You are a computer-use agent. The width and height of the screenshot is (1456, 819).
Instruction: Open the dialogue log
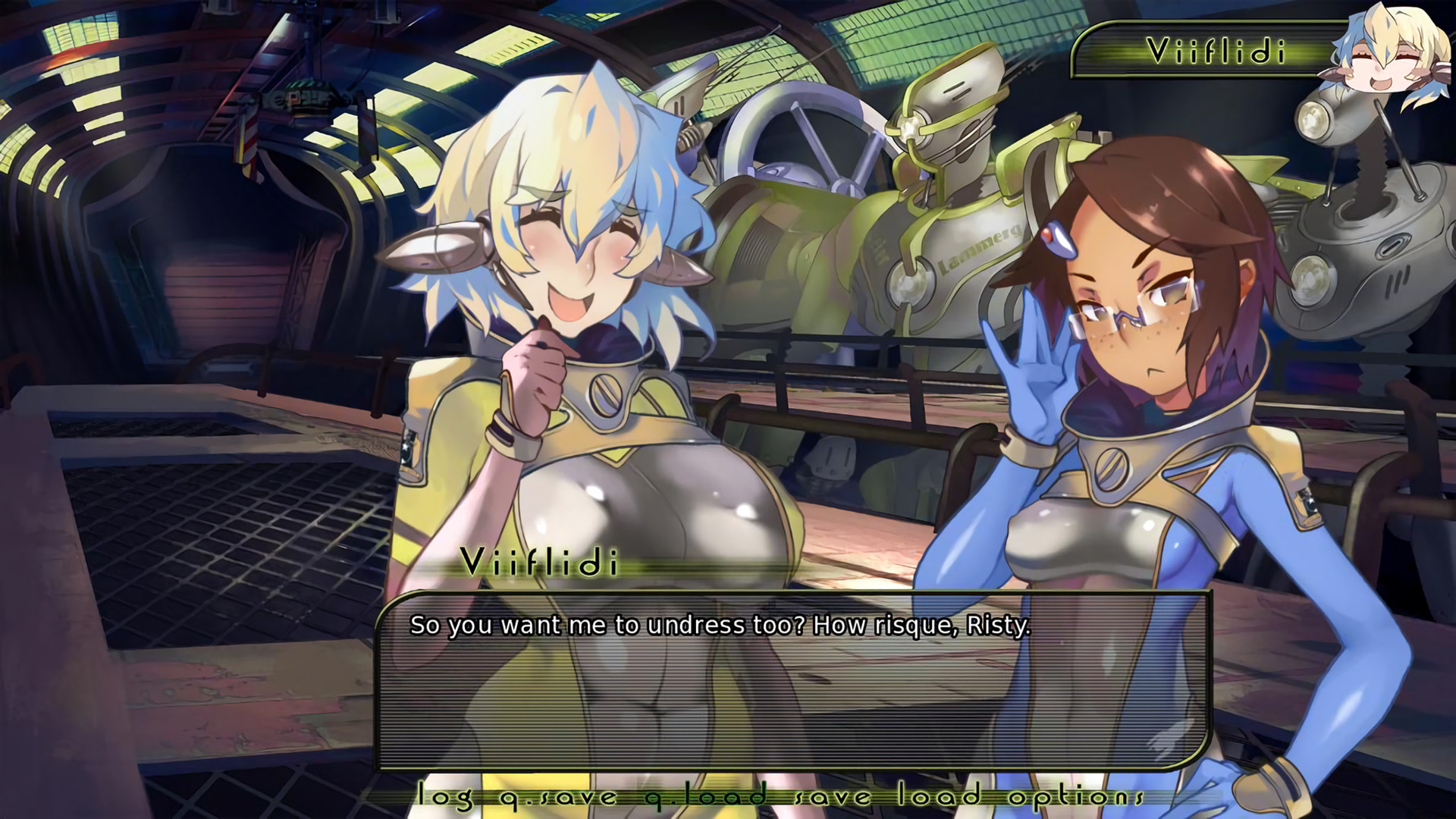(x=446, y=796)
